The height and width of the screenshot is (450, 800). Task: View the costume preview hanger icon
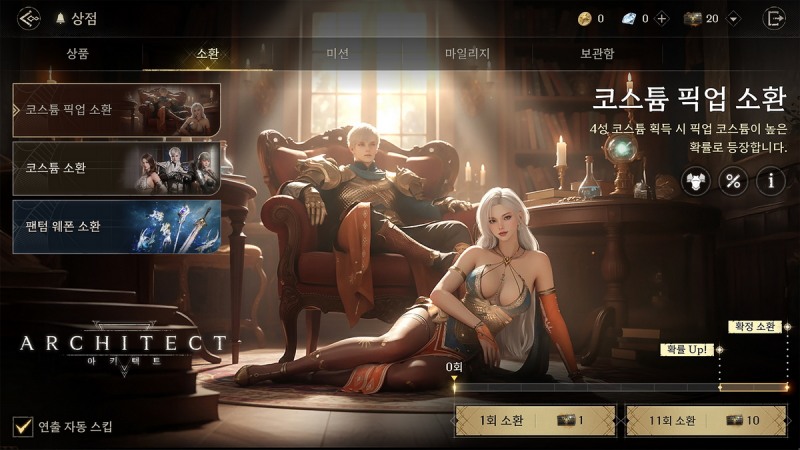[x=697, y=181]
